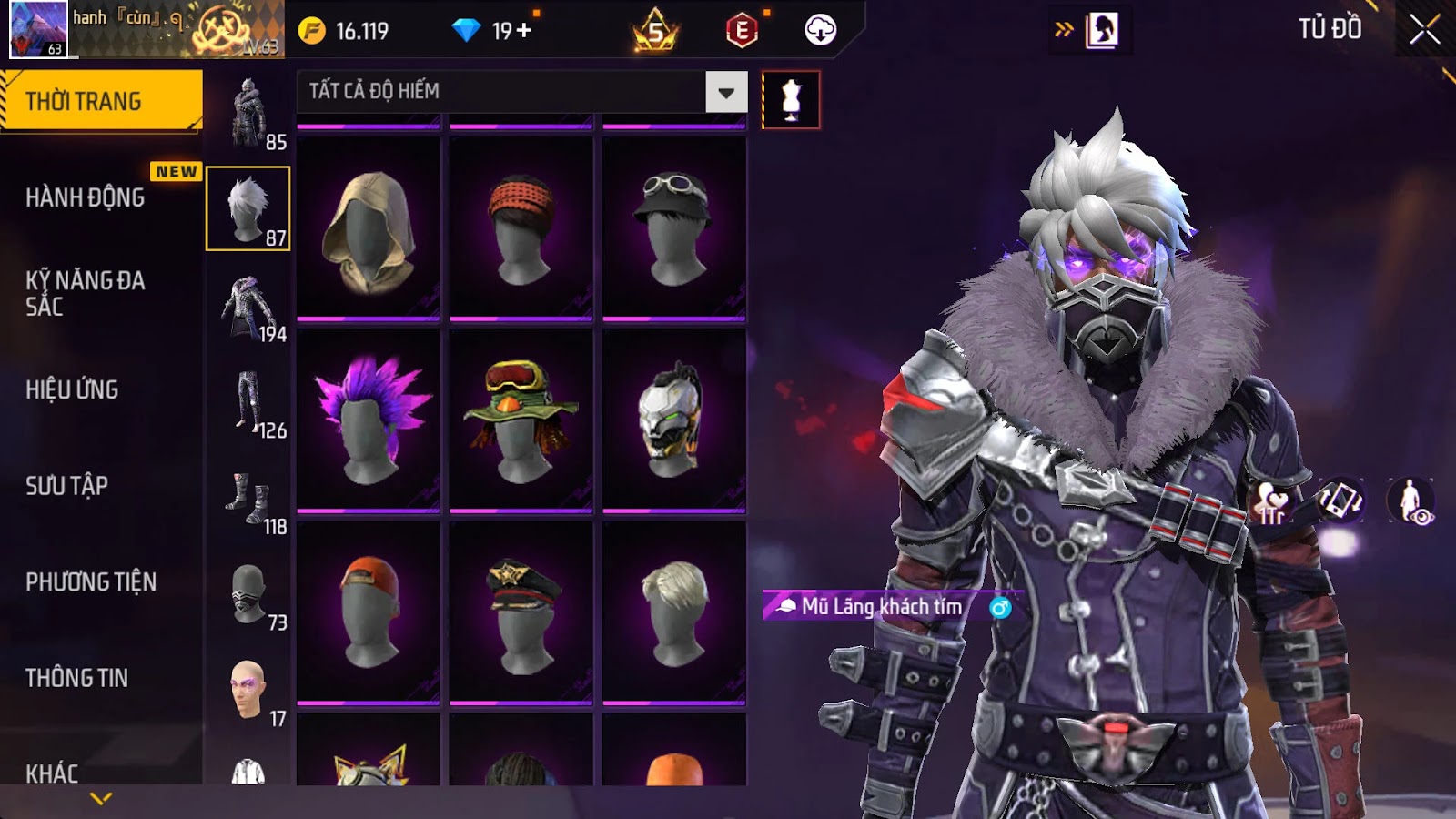Image resolution: width=1456 pixels, height=819 pixels.
Task: Select the face mask category with 73 items
Action: [249, 596]
